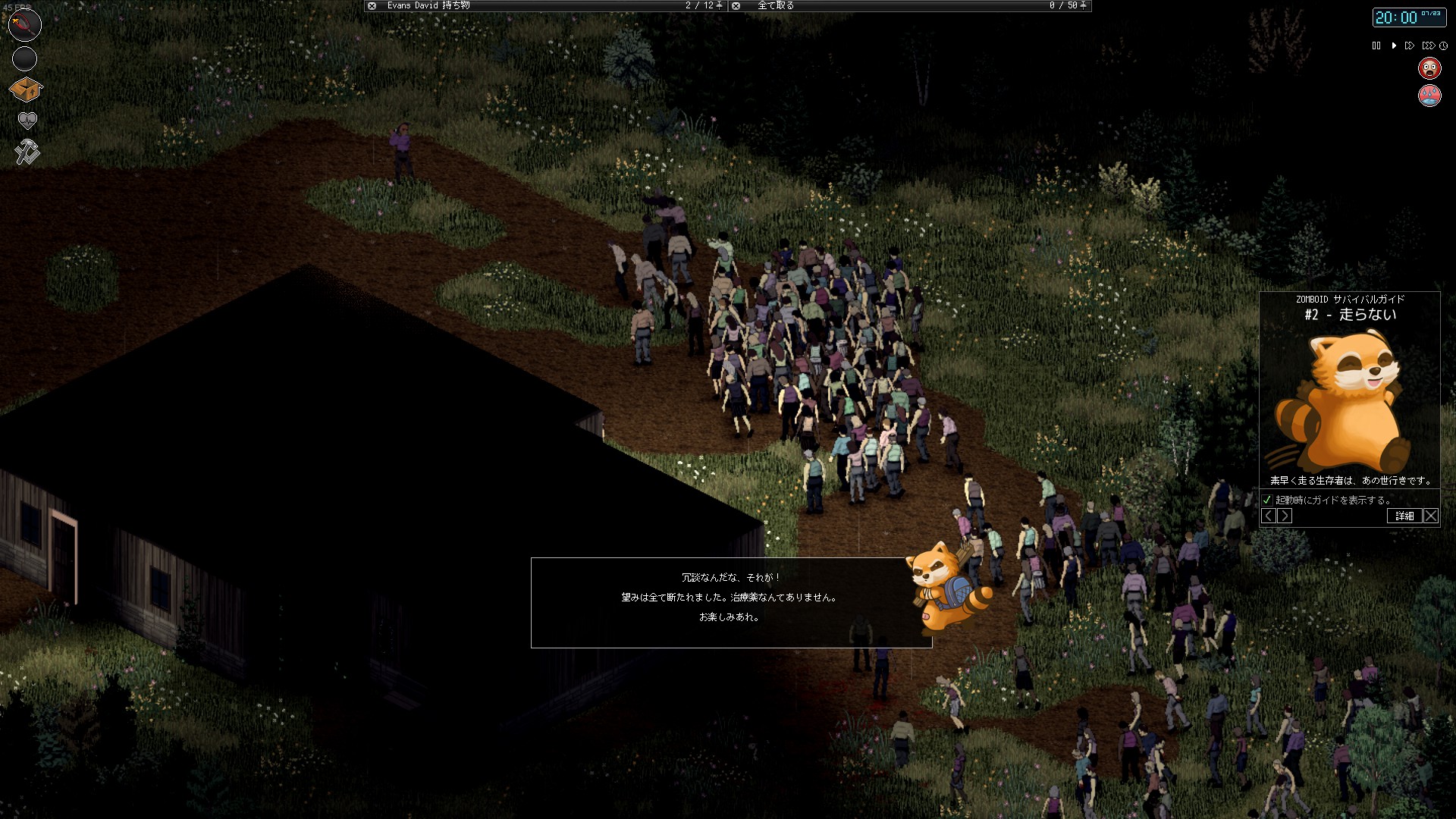Open the clock settings icon beside speed controls
Viewport: 1456px width, 819px height.
point(1445,45)
